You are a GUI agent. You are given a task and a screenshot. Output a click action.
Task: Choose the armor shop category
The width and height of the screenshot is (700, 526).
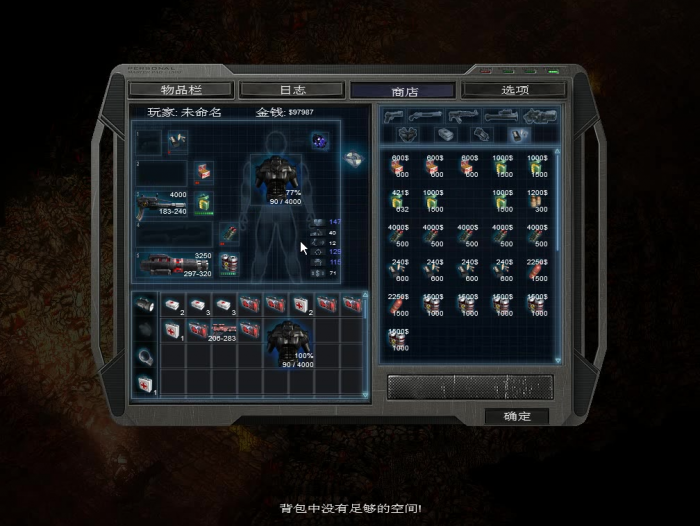pos(408,134)
